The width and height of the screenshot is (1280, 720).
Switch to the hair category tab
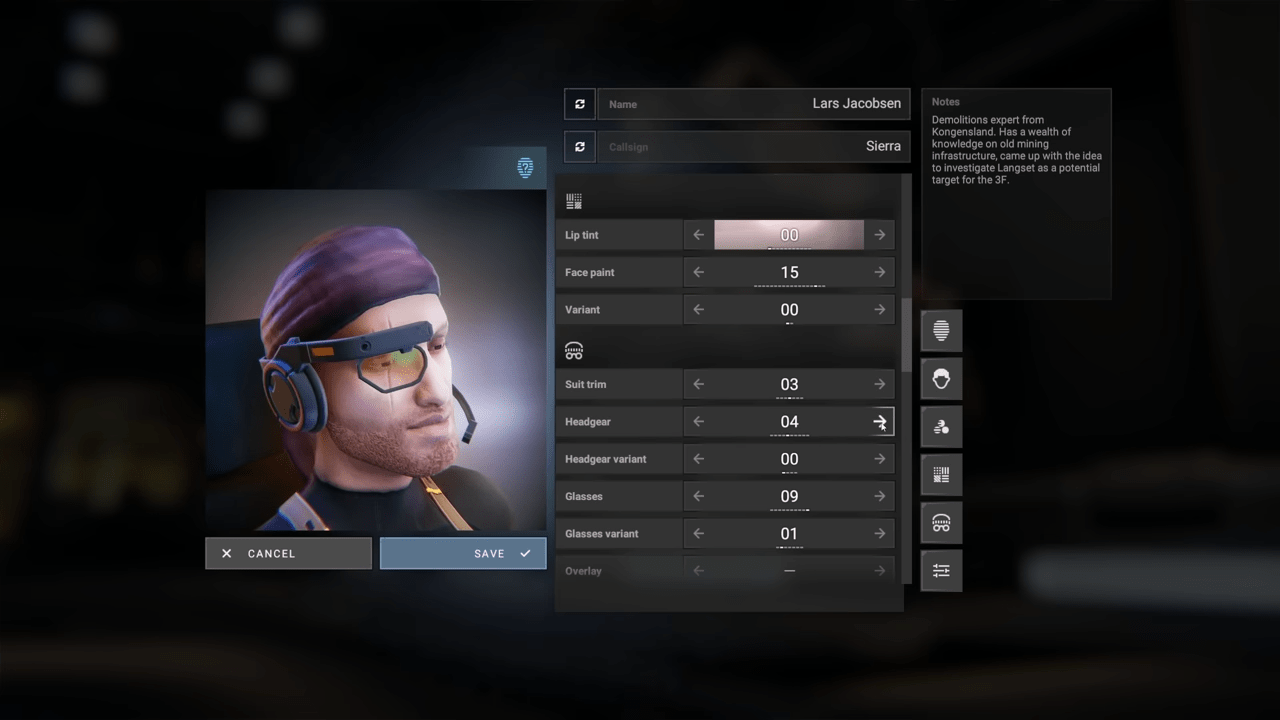point(941,379)
